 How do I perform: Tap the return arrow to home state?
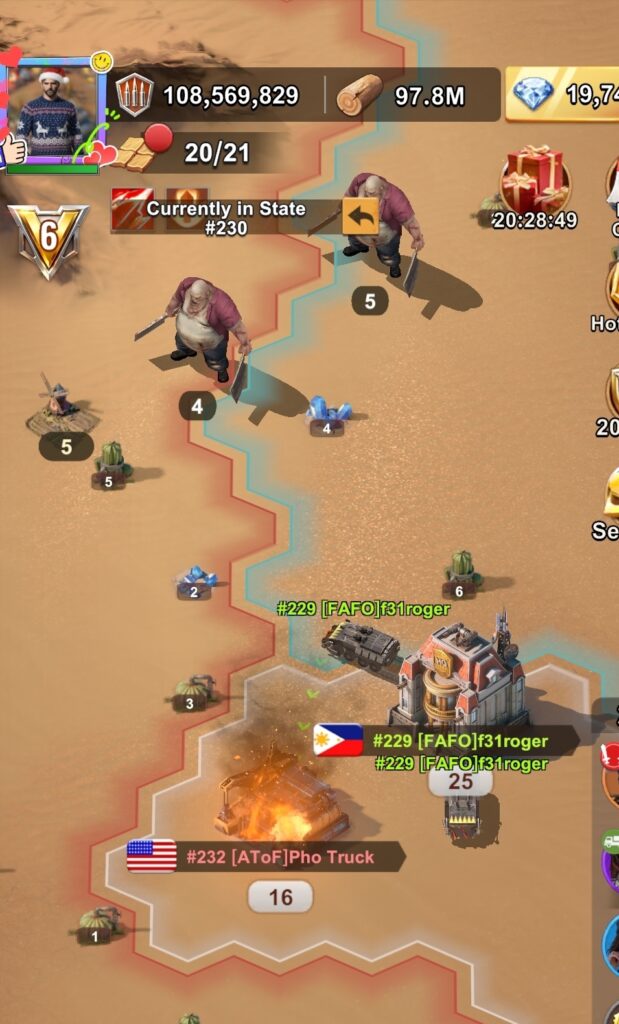coord(360,215)
